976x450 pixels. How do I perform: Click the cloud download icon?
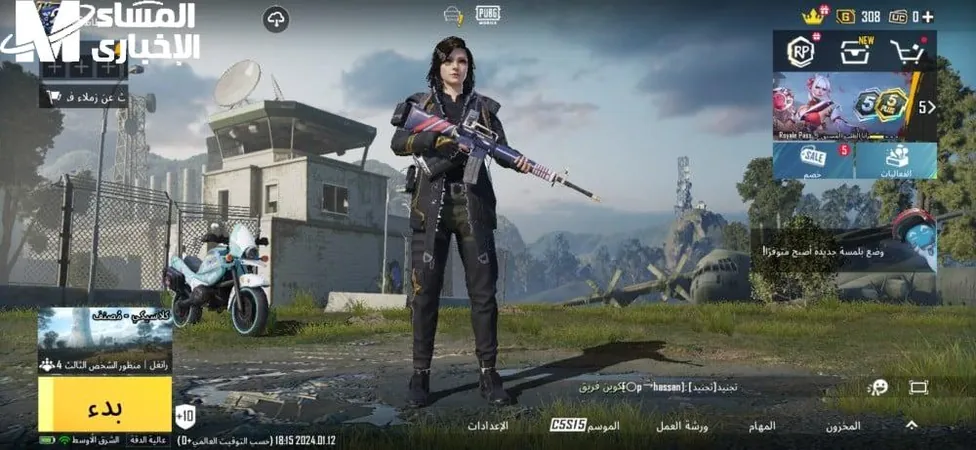pyautogui.click(x=276, y=18)
